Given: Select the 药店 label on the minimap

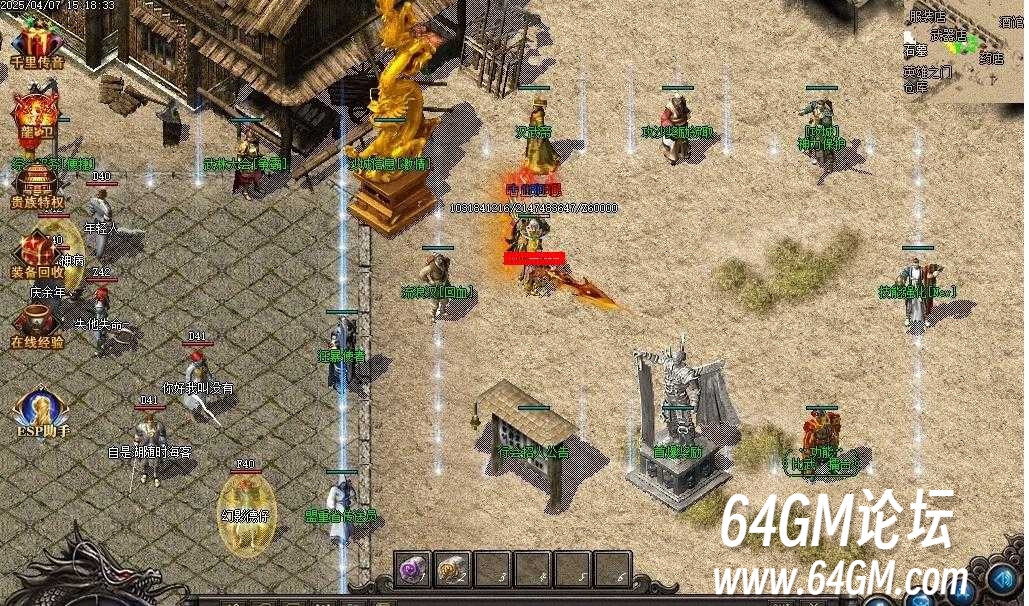Looking at the screenshot, I should (991, 59).
